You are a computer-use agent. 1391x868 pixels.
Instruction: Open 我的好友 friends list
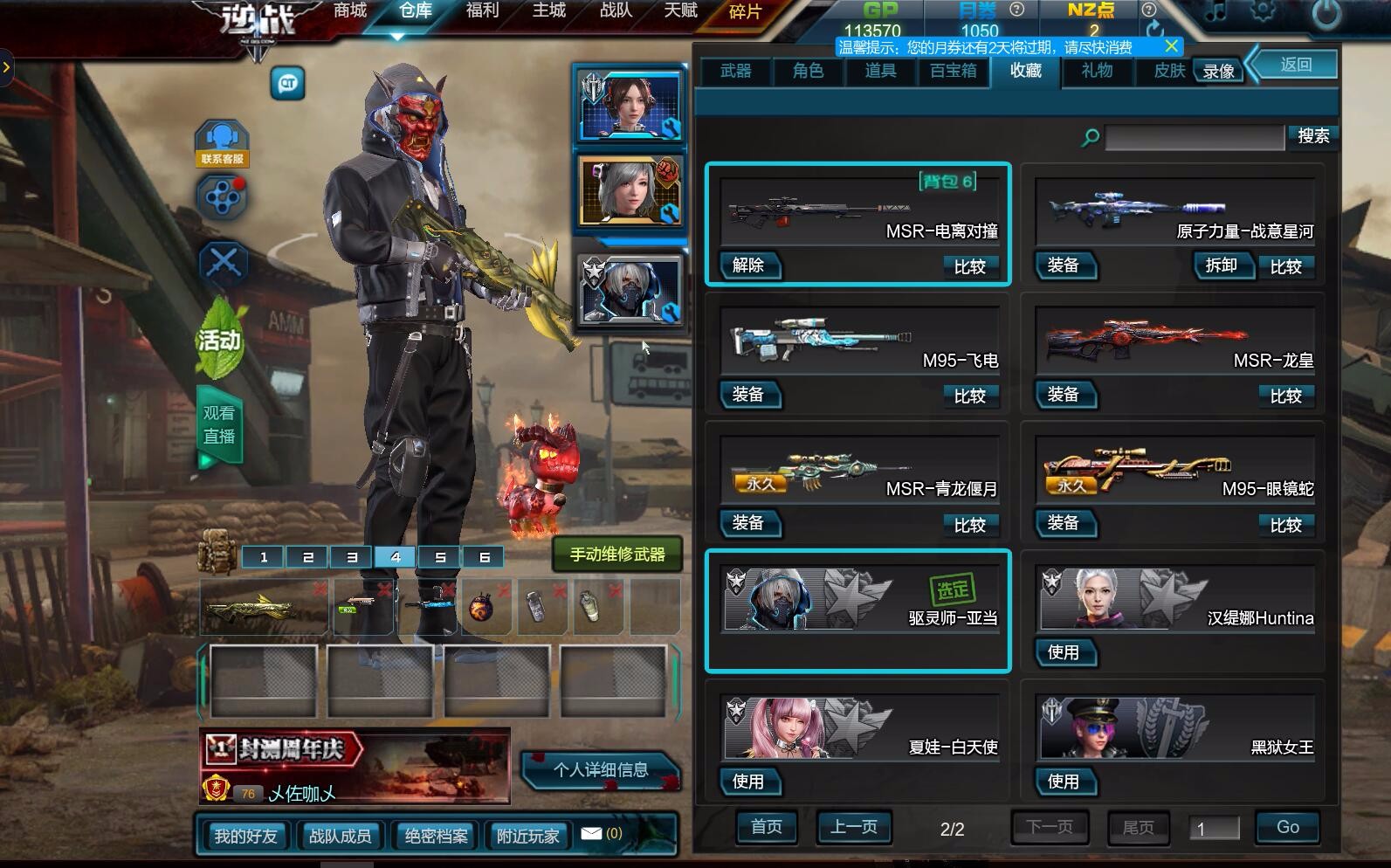(245, 836)
